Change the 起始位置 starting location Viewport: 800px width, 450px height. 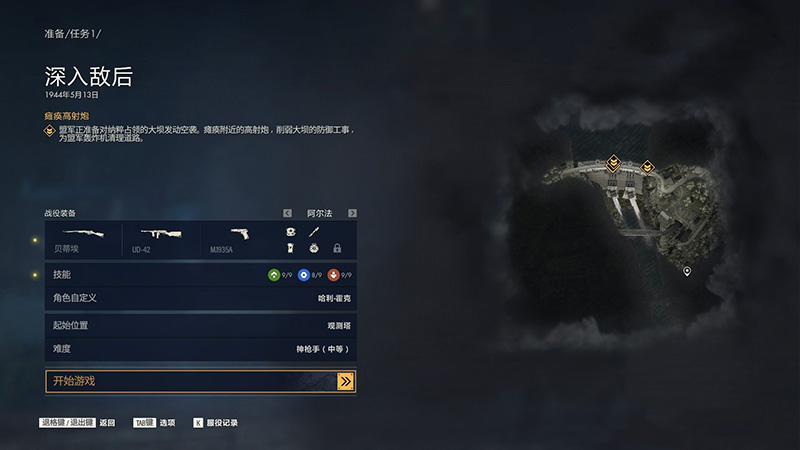[200, 326]
